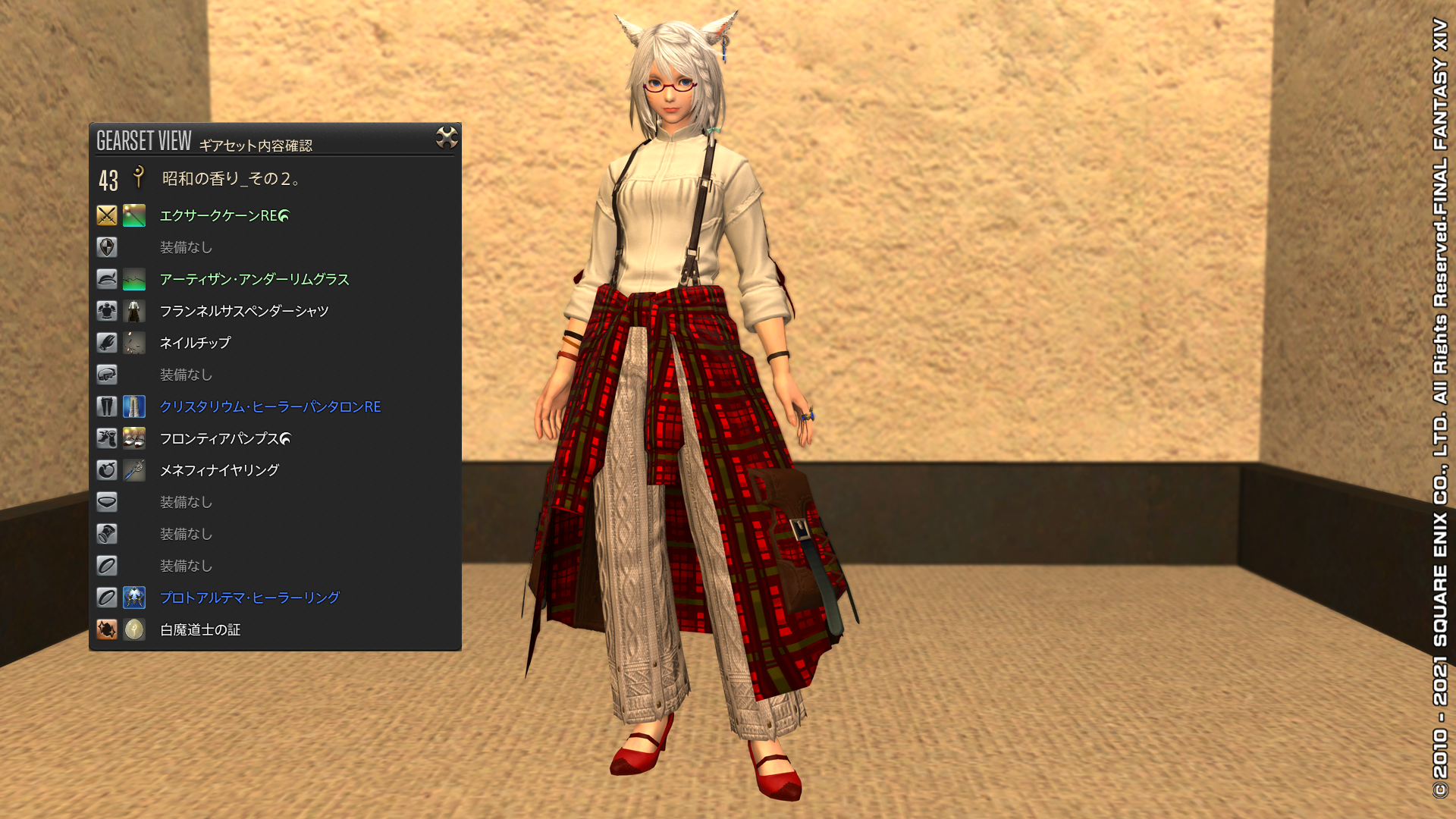Click the main hand weapon slot icon
This screenshot has width=1456, height=819.
coord(106,216)
